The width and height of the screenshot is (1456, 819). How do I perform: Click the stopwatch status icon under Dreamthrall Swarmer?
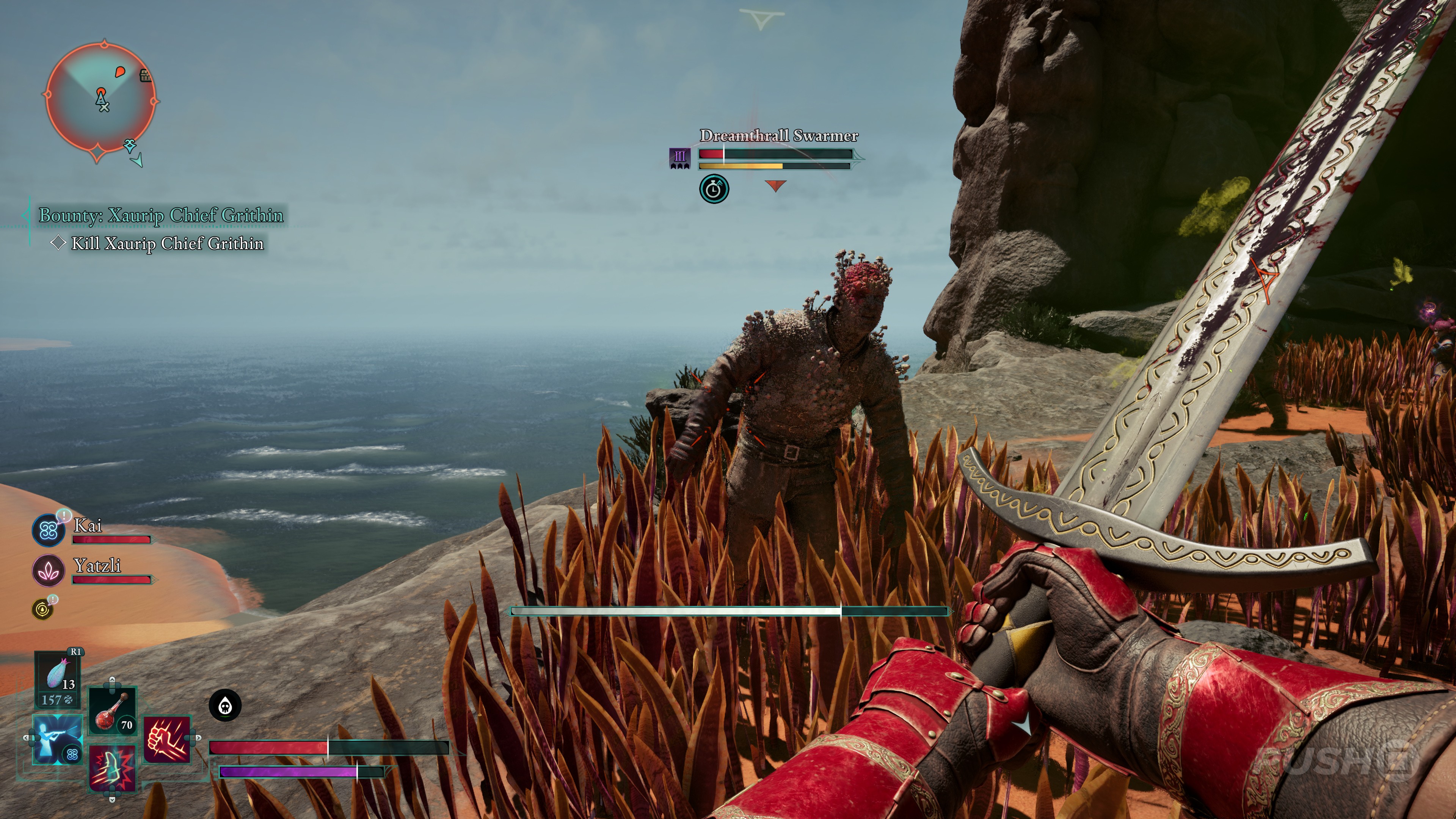click(x=714, y=189)
